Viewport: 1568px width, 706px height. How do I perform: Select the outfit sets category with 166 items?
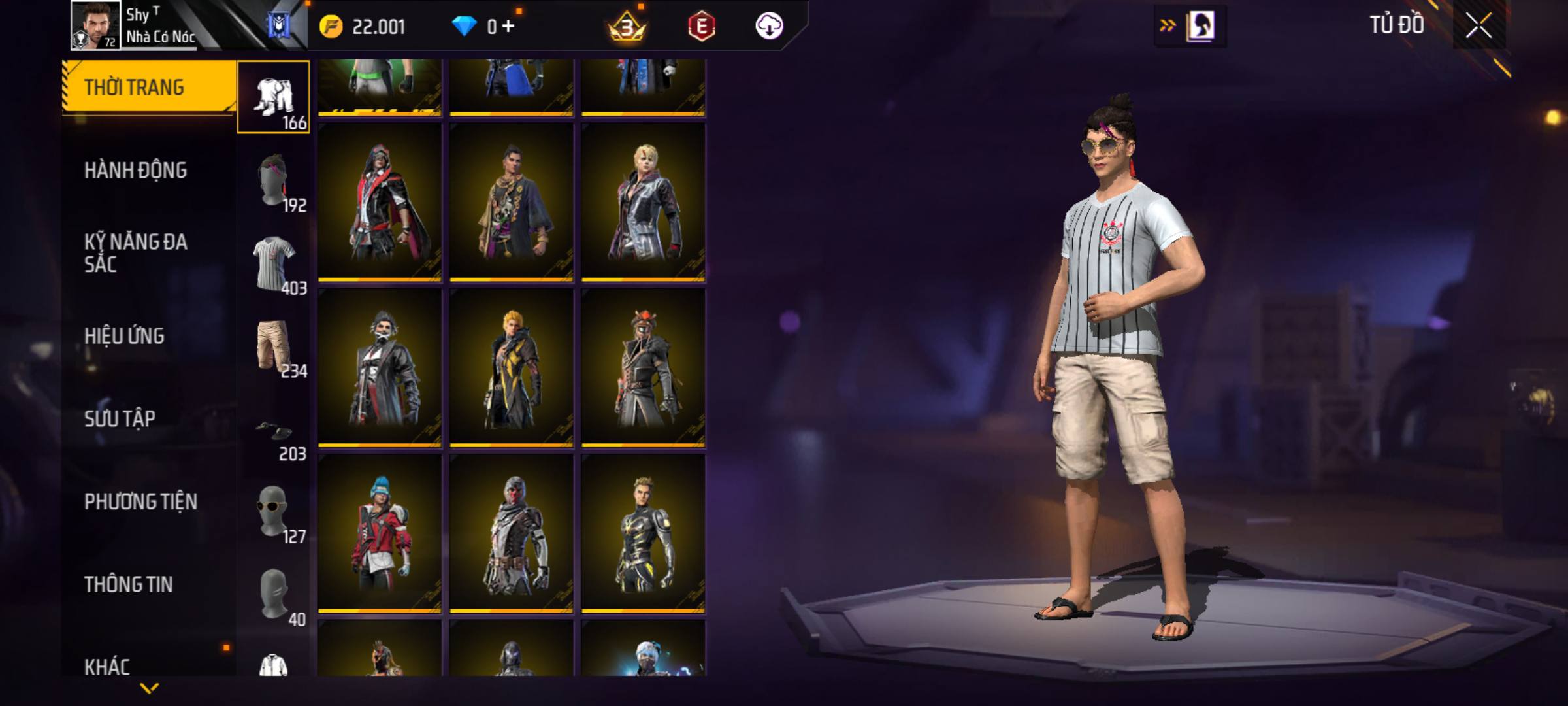pyautogui.click(x=273, y=97)
